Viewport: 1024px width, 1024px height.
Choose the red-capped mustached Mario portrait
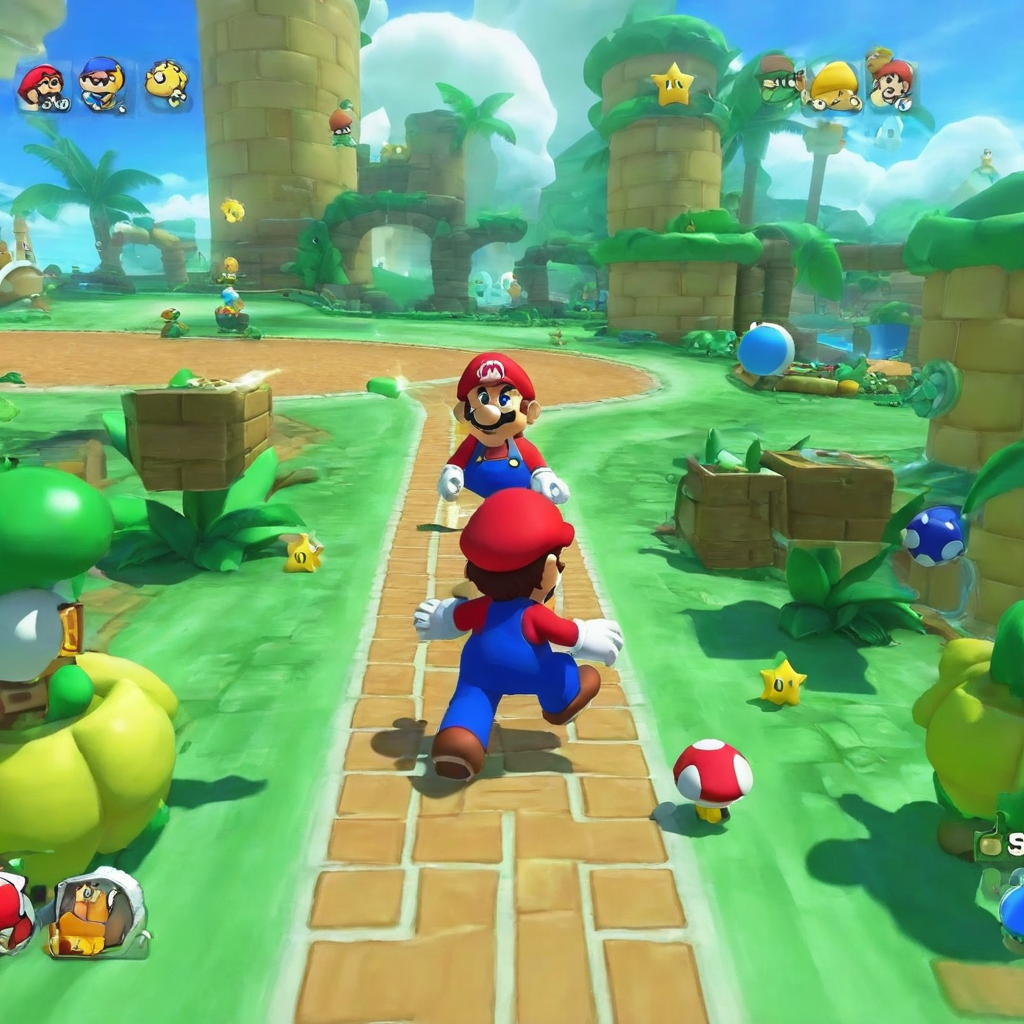point(891,83)
